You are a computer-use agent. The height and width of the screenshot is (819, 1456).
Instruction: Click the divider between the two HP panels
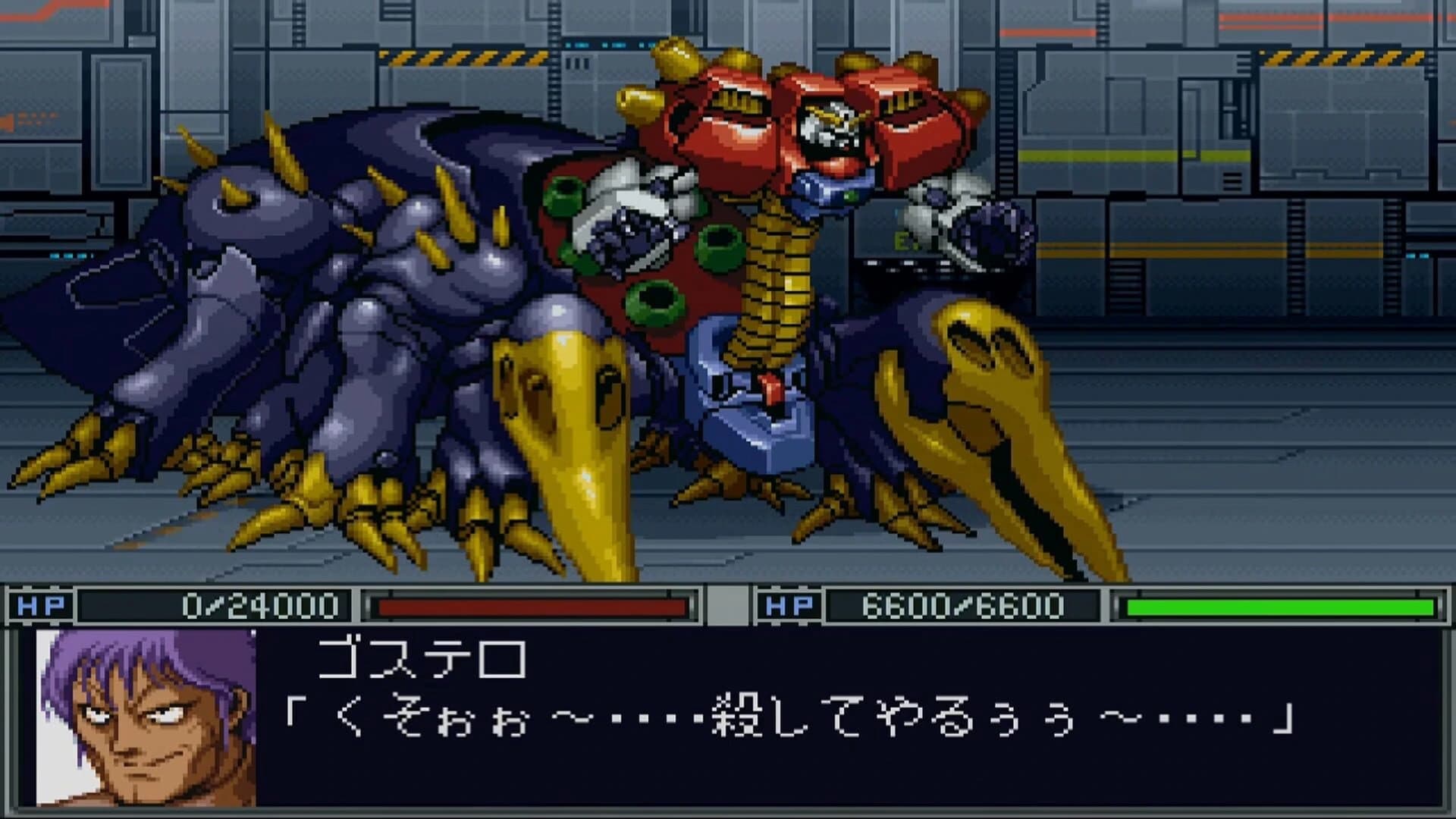728,604
